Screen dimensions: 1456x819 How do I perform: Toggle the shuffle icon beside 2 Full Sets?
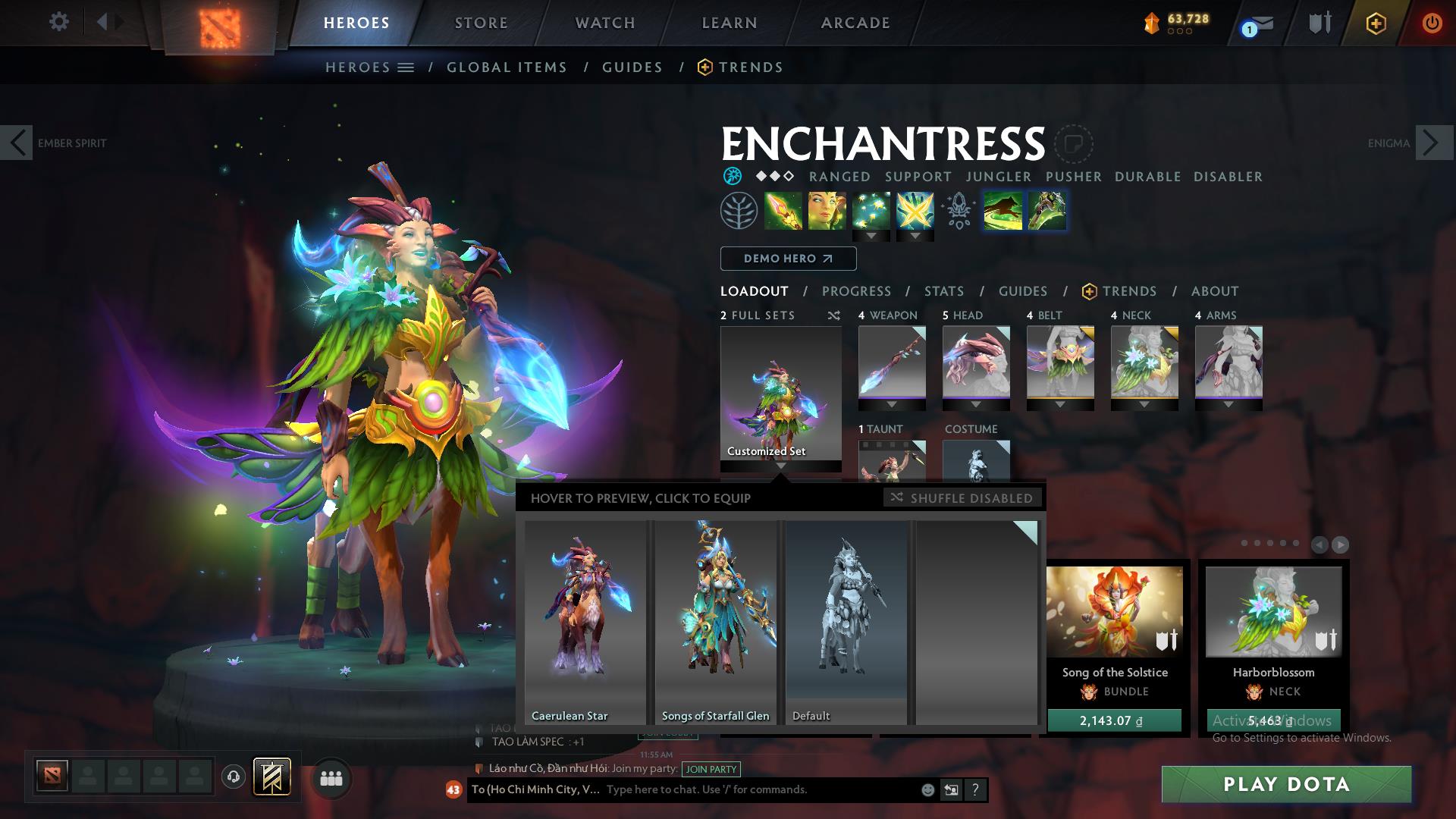tap(834, 315)
